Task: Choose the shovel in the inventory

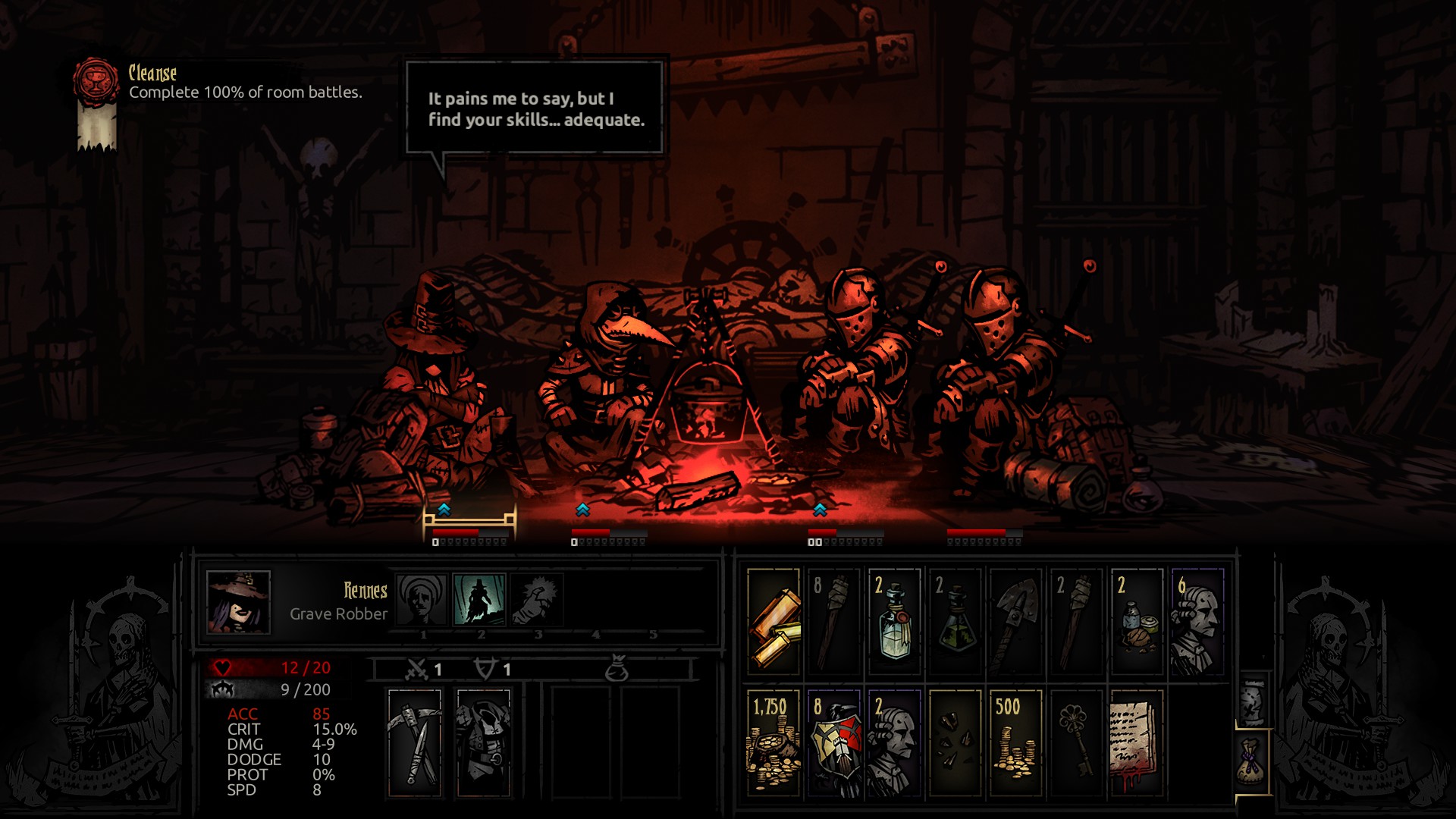Action: pyautogui.click(x=1015, y=622)
